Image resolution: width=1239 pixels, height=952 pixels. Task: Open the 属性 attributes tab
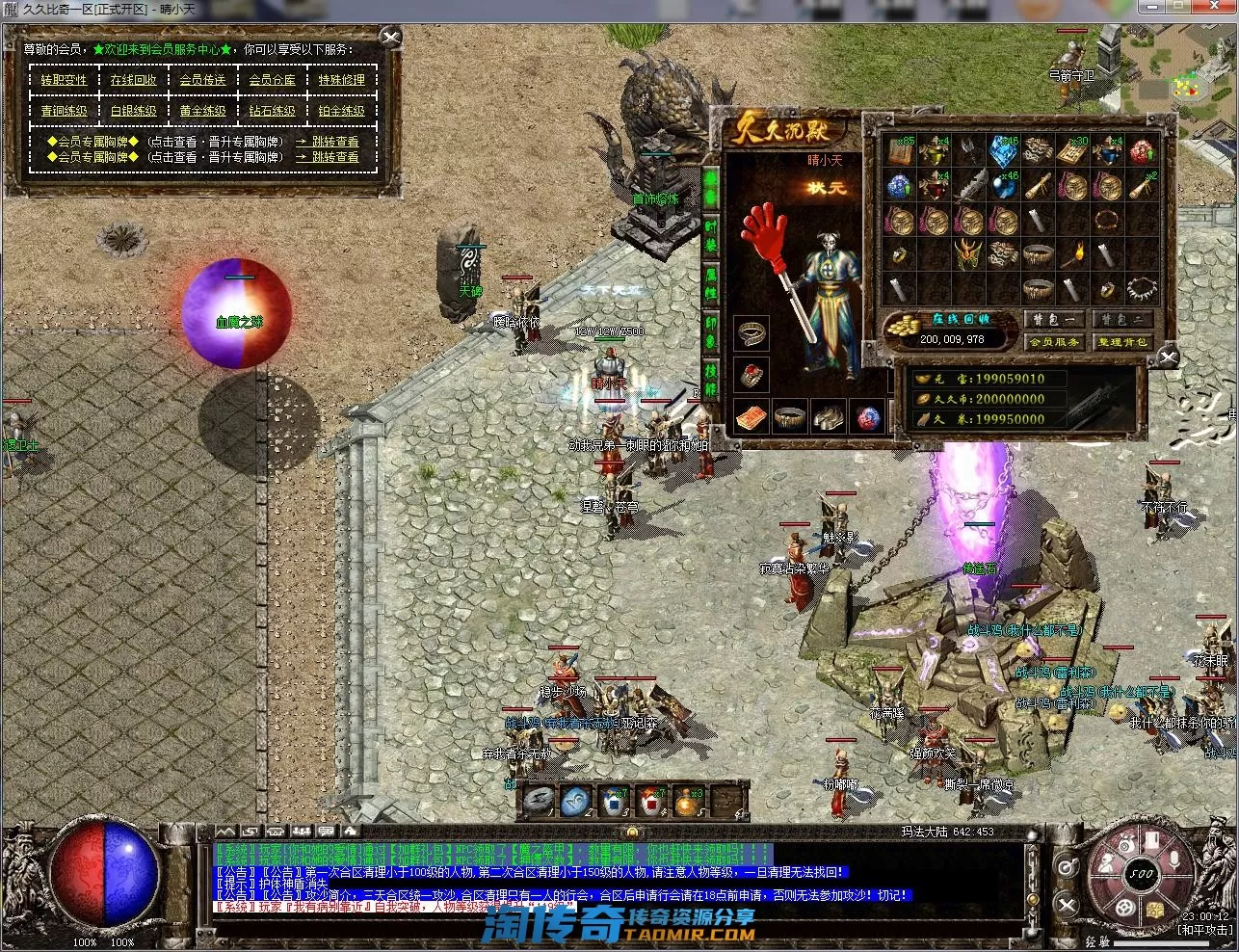[711, 283]
